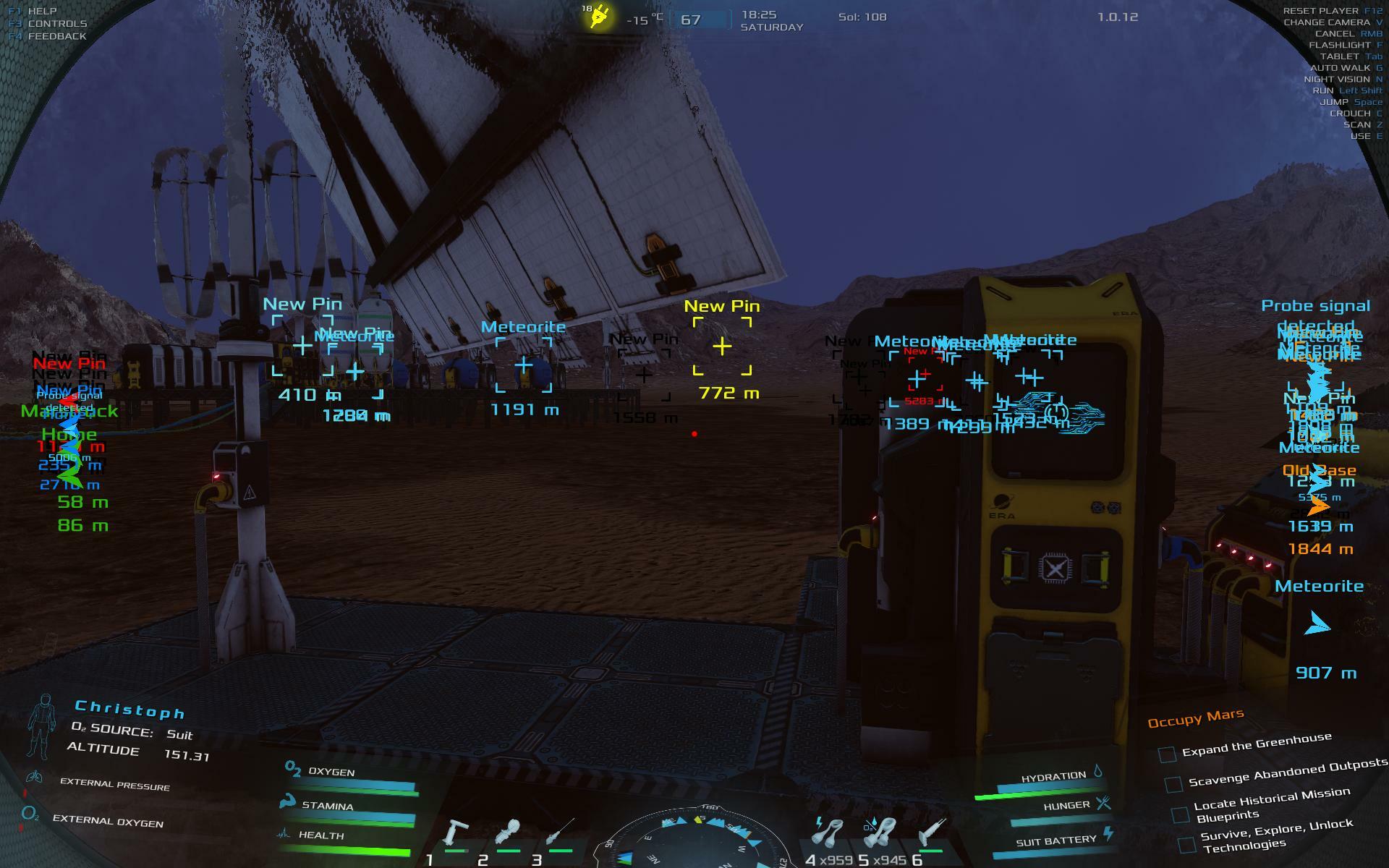Select the Meteorite 907 m direction marker
The width and height of the screenshot is (1389, 868).
click(1317, 624)
